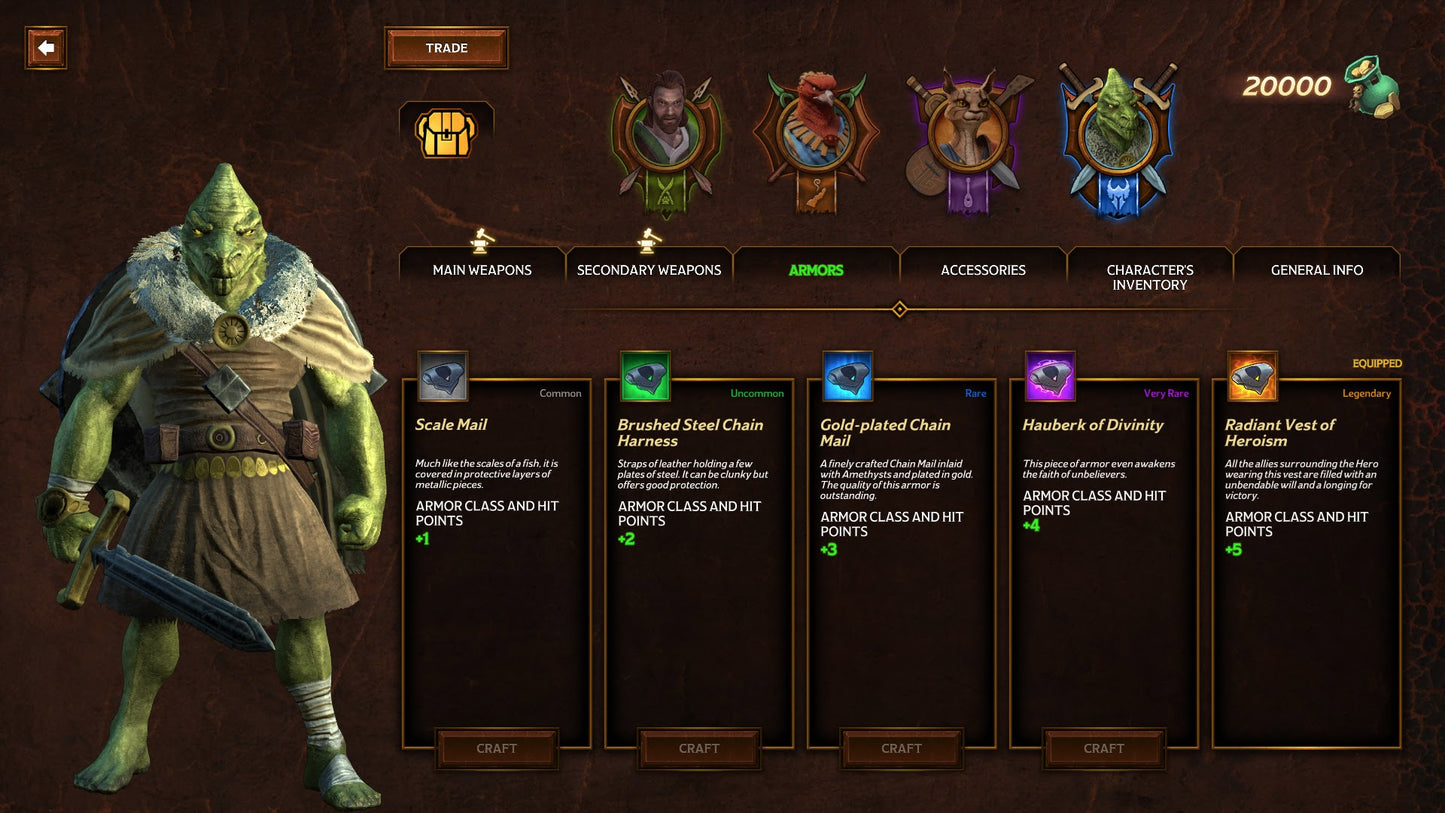Select the Armors tab
Image resolution: width=1445 pixels, height=813 pixels.
tap(816, 270)
